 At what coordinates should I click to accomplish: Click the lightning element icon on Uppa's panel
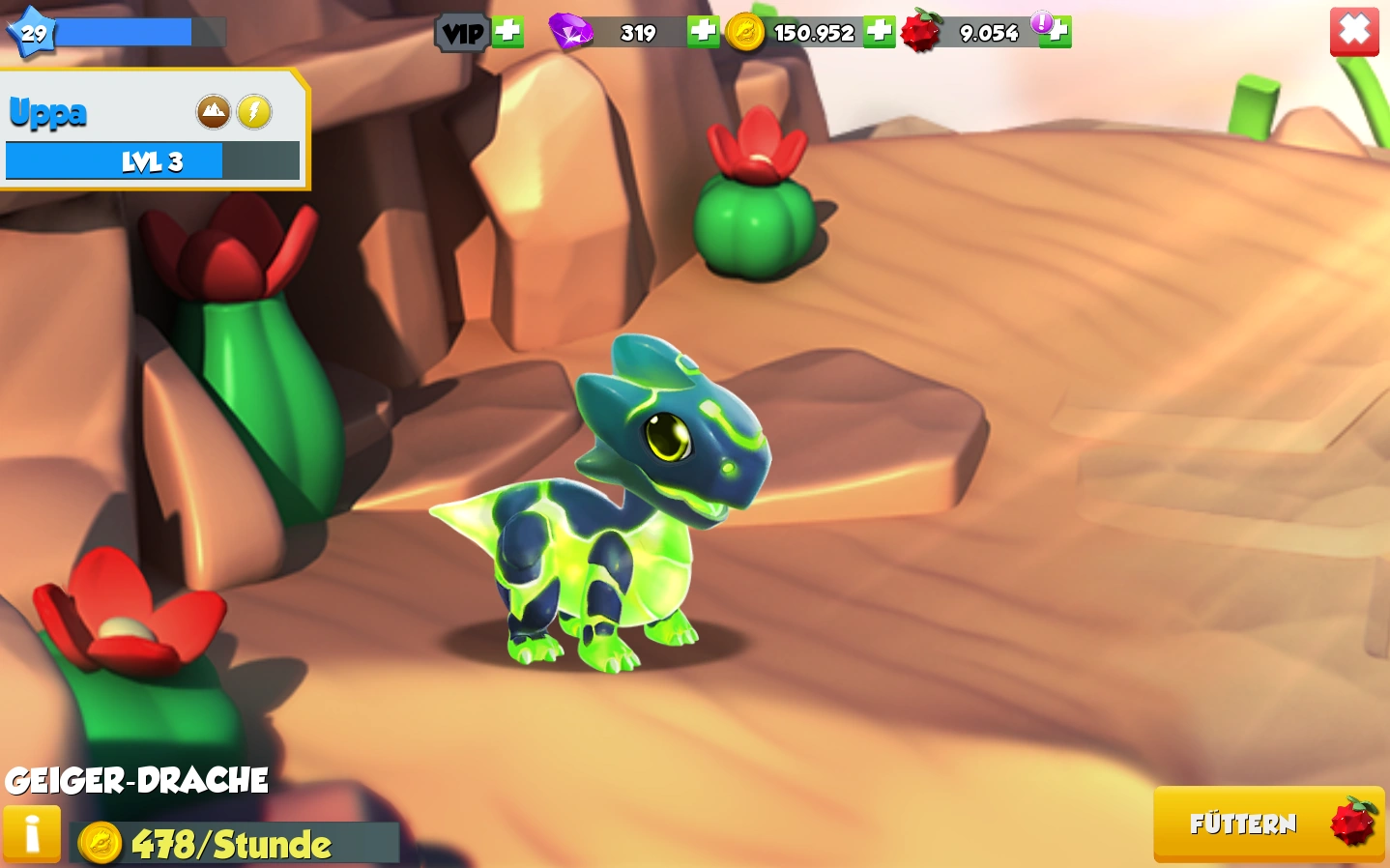coord(253,111)
